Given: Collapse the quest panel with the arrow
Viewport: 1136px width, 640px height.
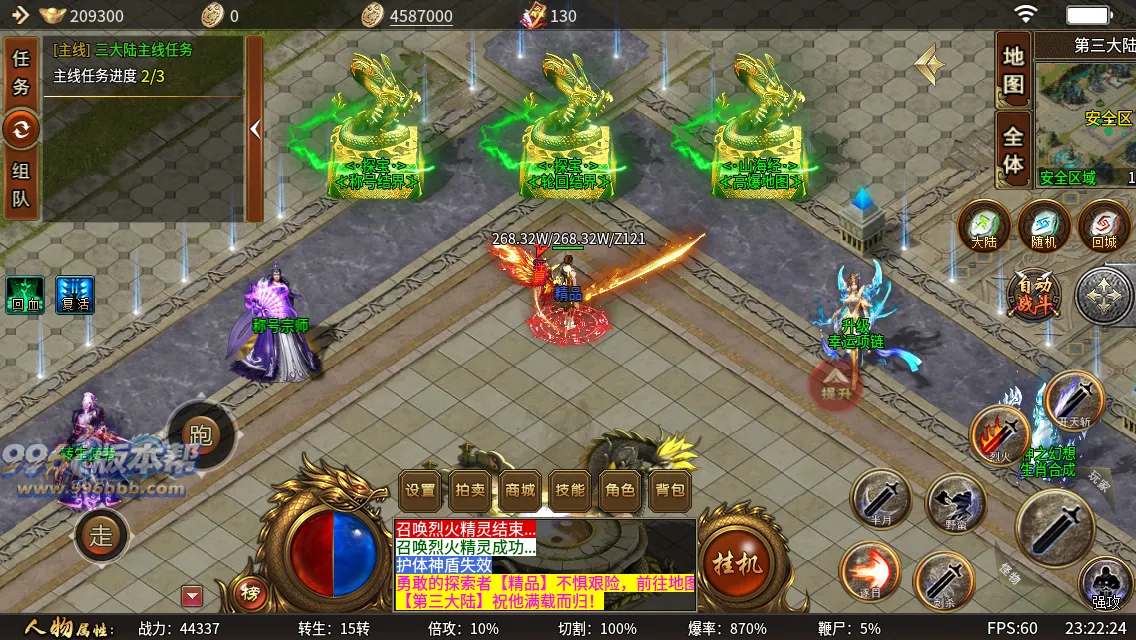Looking at the screenshot, I should [255, 129].
